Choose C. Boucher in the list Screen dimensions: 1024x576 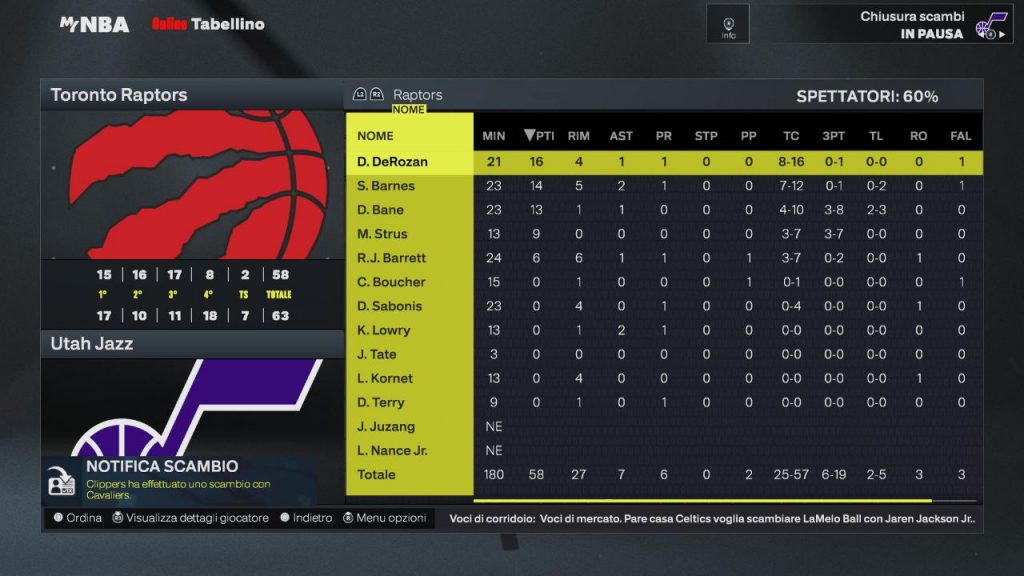coord(391,282)
